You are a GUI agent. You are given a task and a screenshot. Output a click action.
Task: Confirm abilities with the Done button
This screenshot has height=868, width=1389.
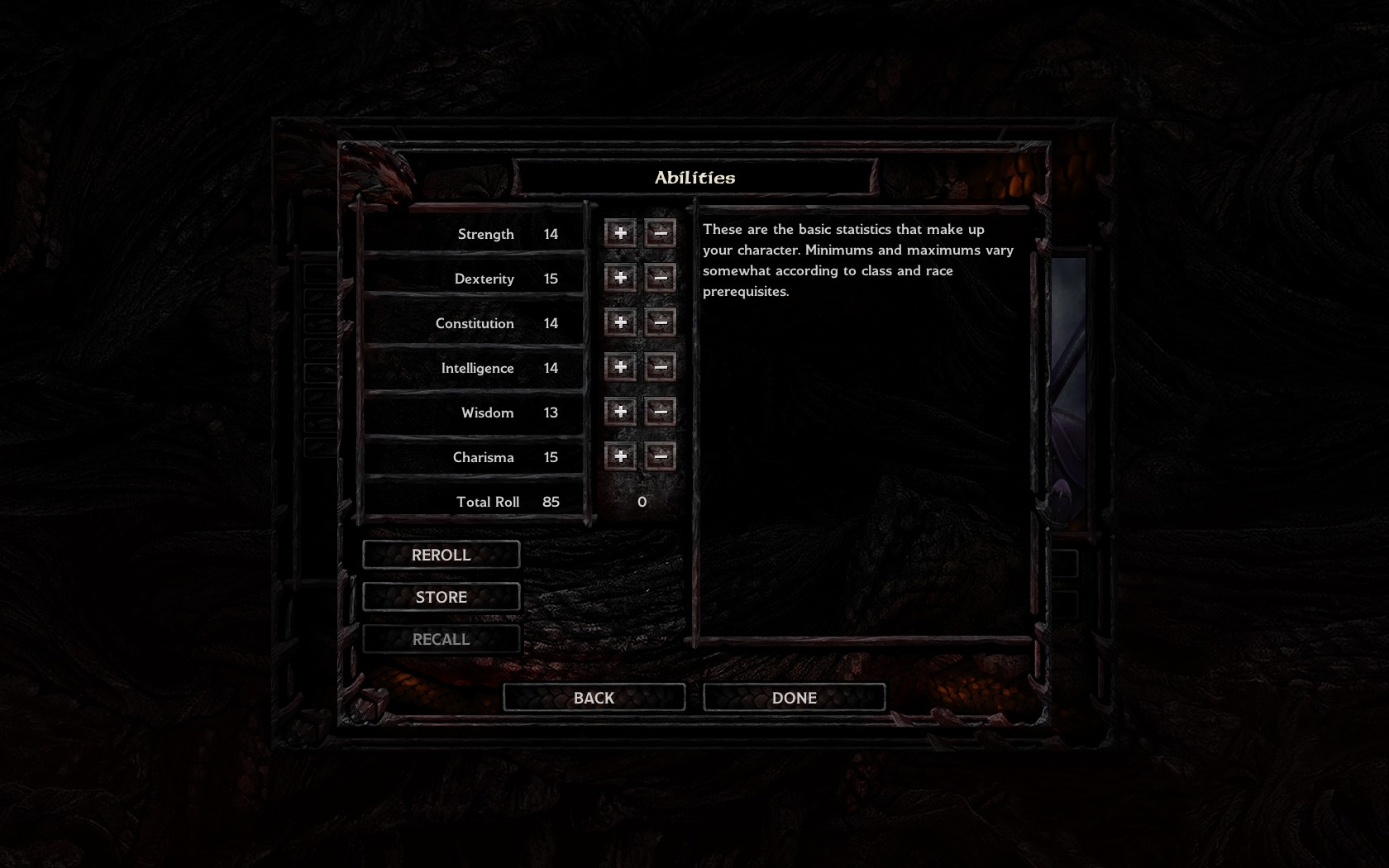(794, 698)
